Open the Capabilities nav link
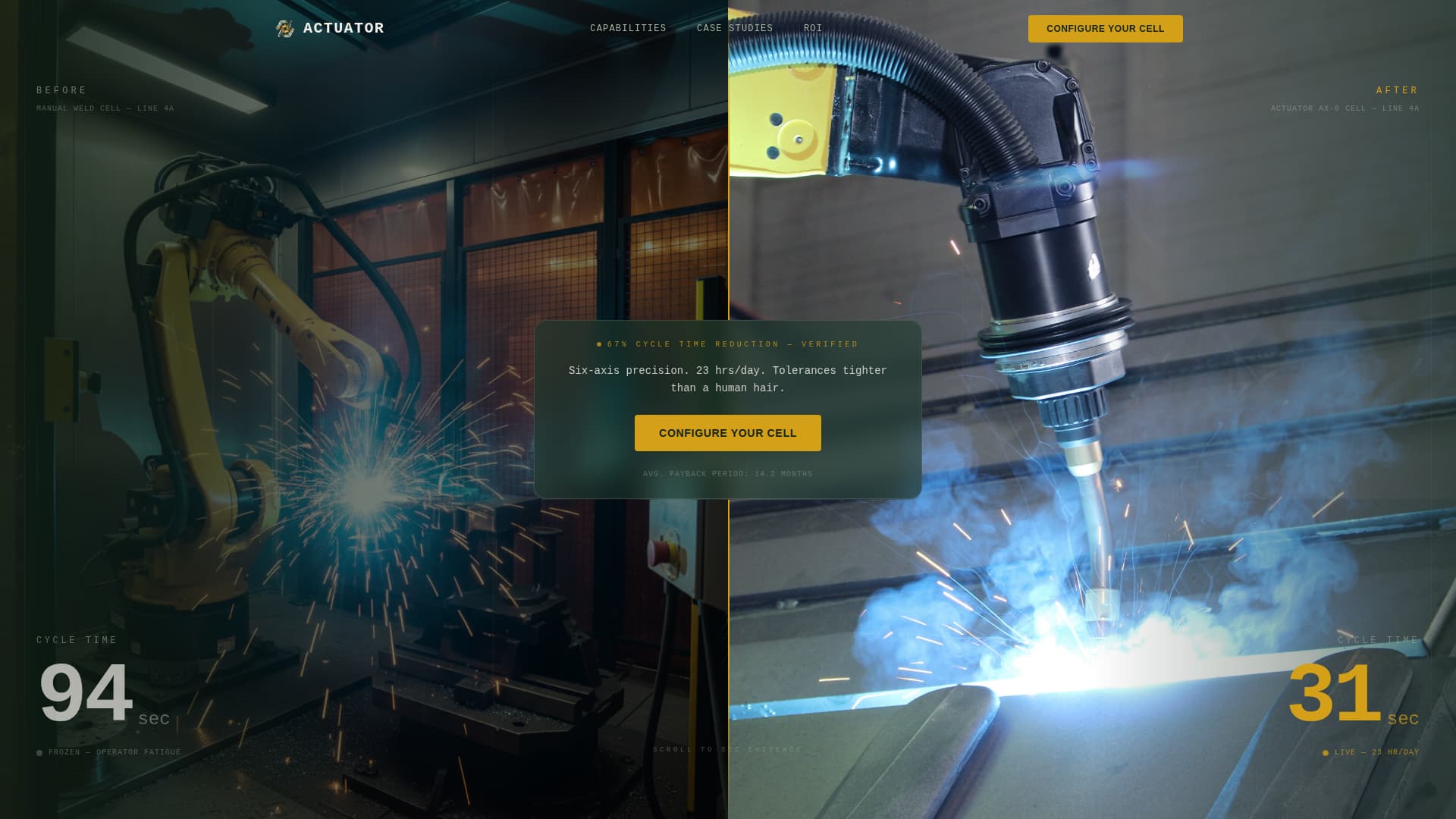Screen dimensions: 1456x819 (x=628, y=29)
